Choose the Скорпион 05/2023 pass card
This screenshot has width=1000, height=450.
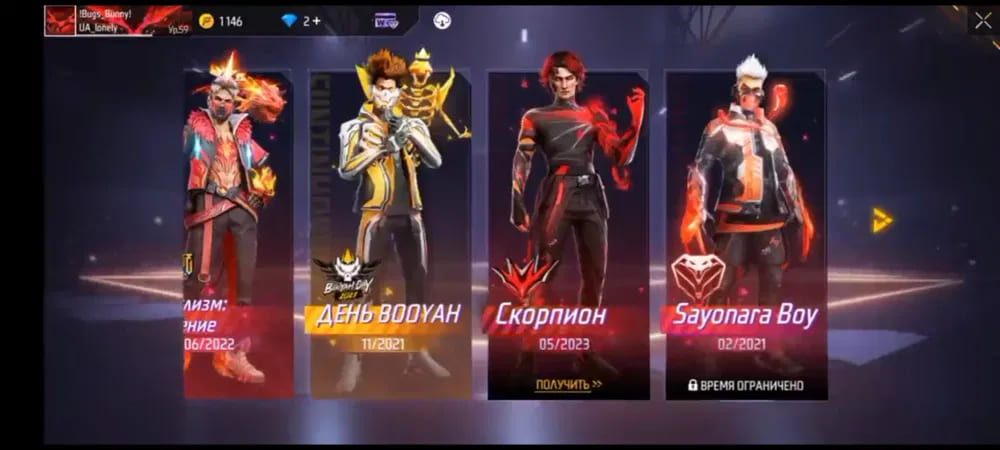click(x=567, y=230)
